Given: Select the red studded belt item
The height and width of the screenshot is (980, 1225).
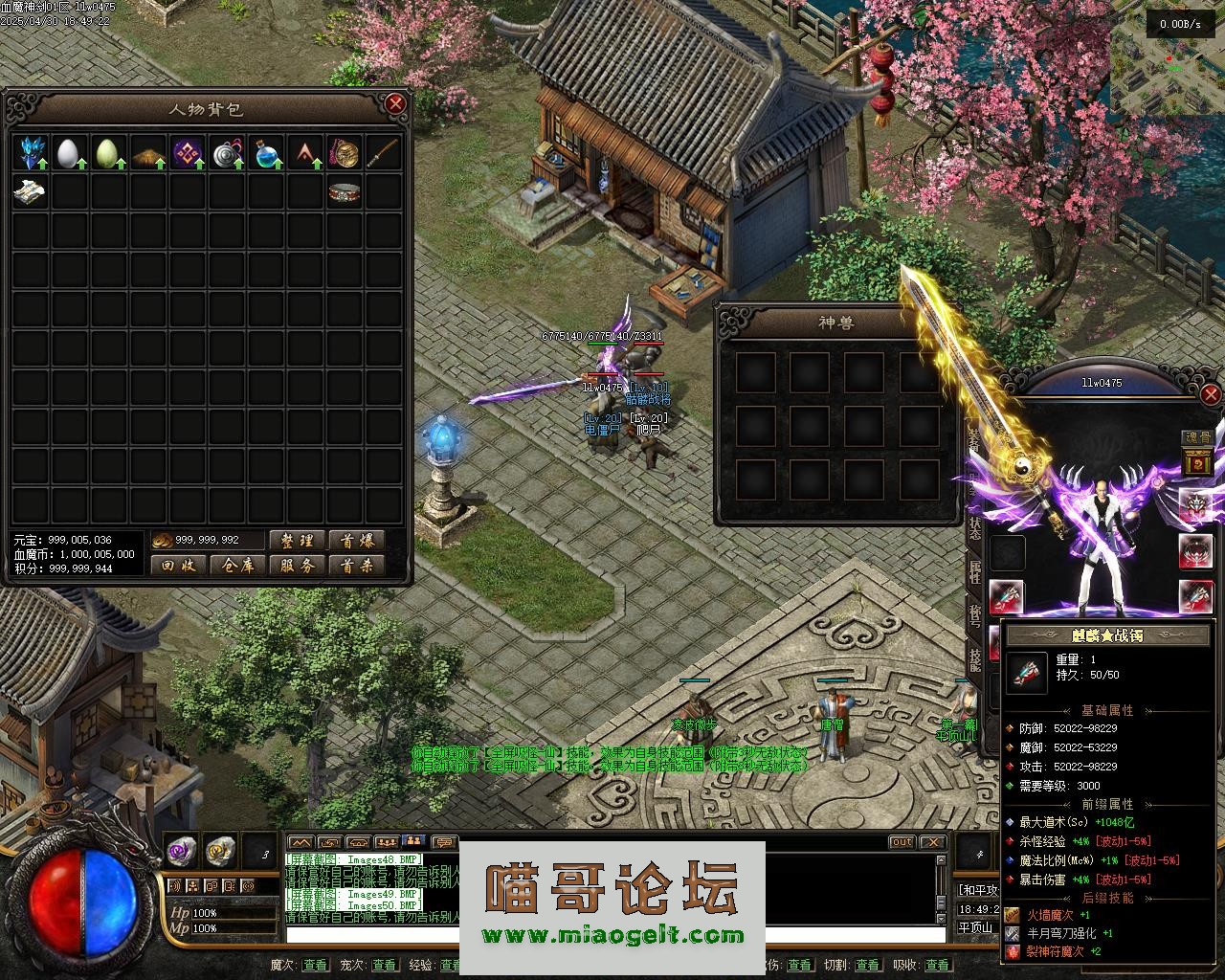Looking at the screenshot, I should [x=344, y=192].
